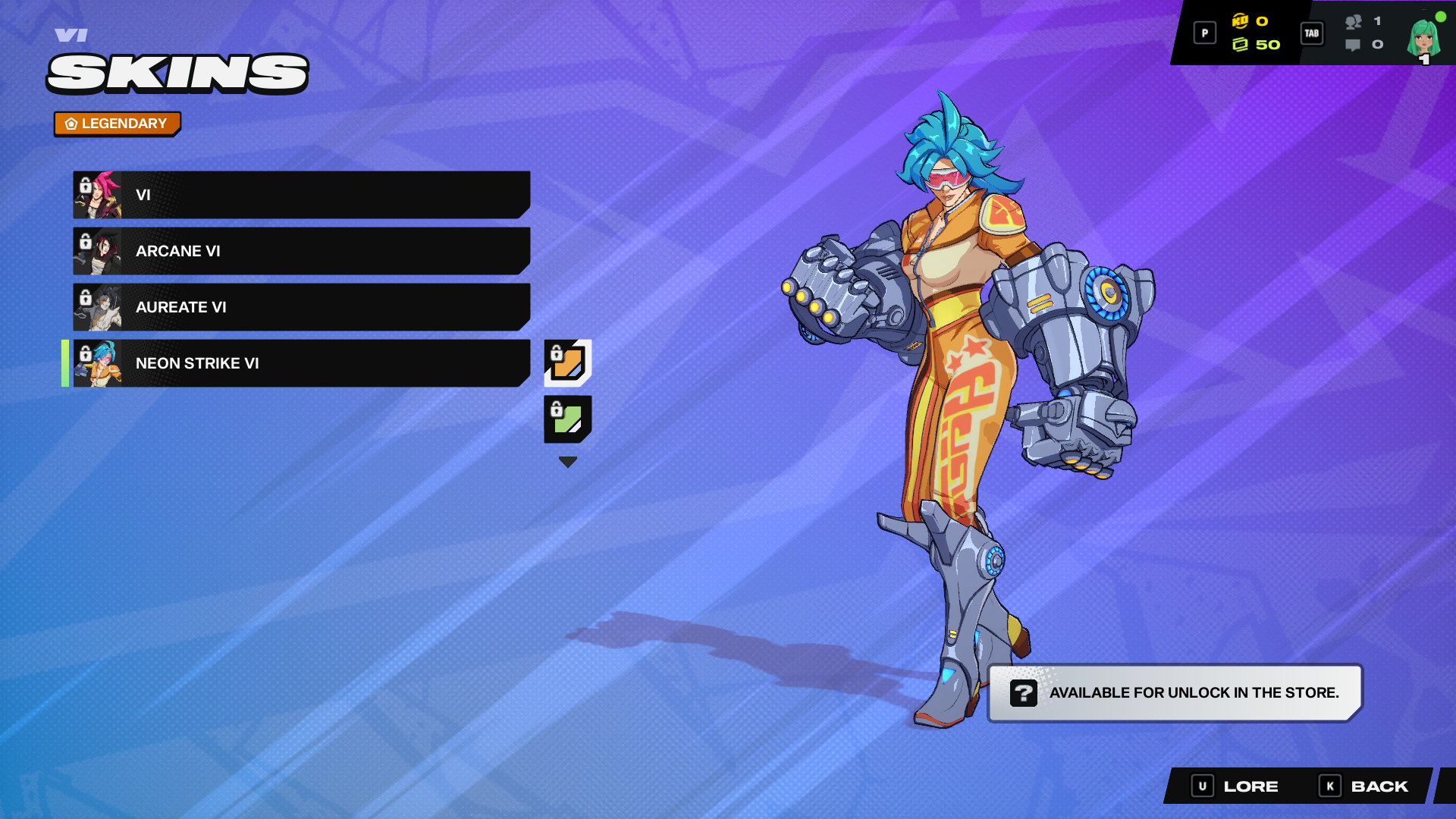Open the Legendary rarity filter
The height and width of the screenshot is (819, 1456).
coord(117,123)
